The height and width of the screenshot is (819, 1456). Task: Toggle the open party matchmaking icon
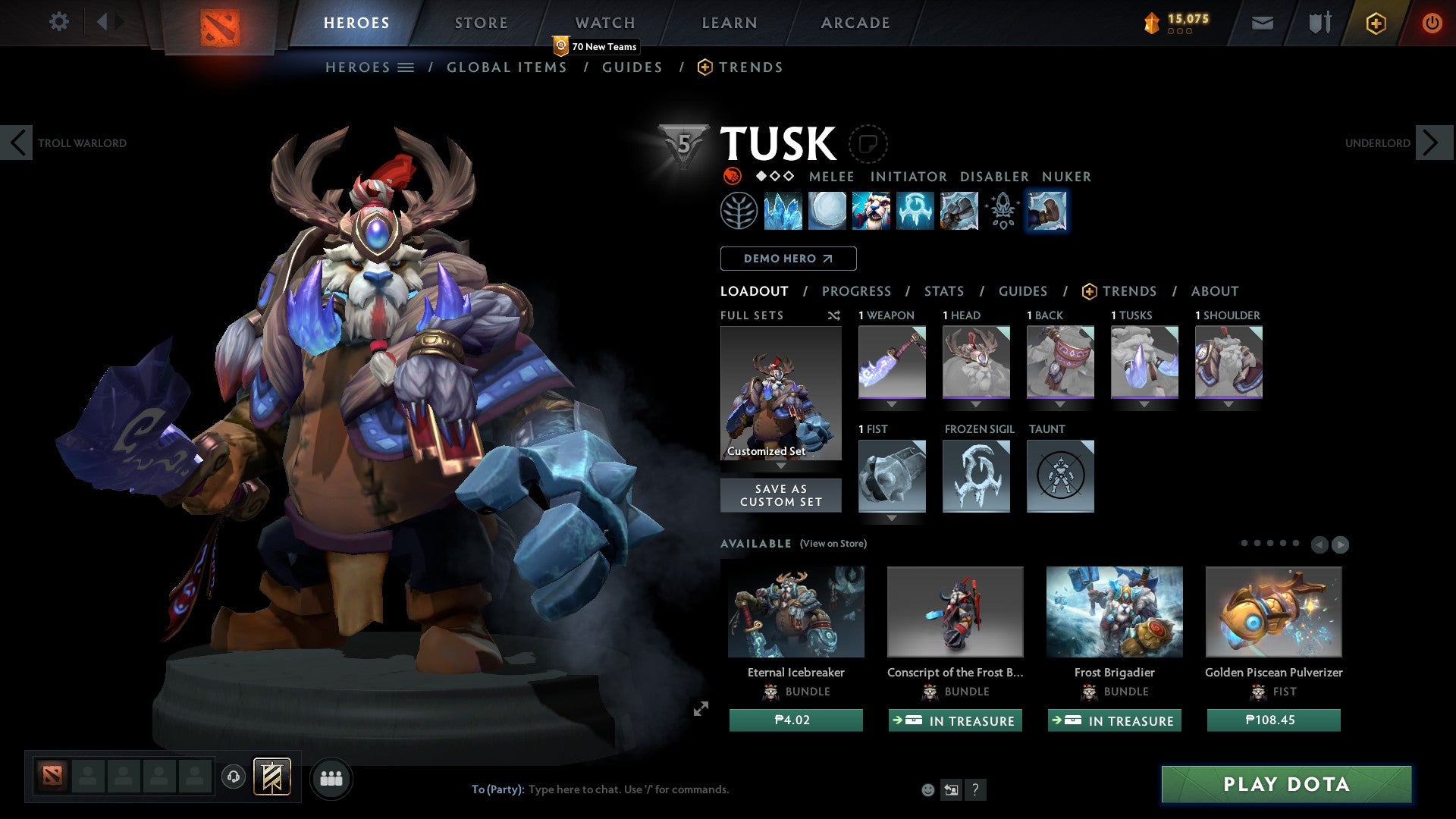click(x=331, y=777)
